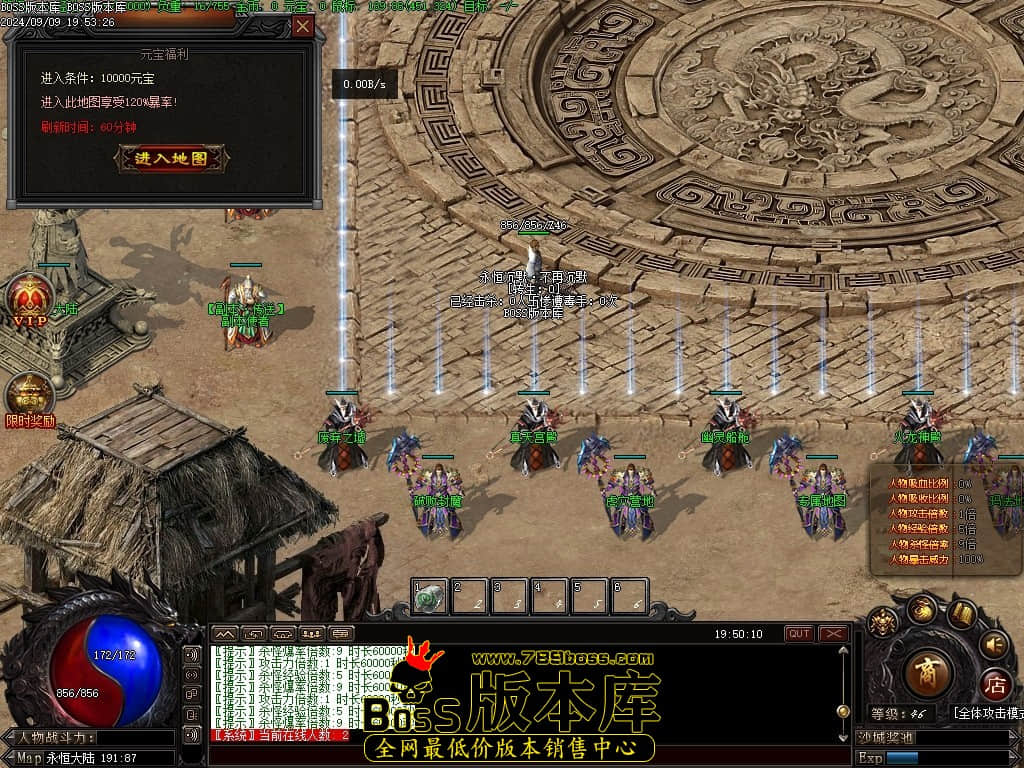The image size is (1024, 768).
Task: Open the character figure icon
Action: pyautogui.click(x=882, y=624)
